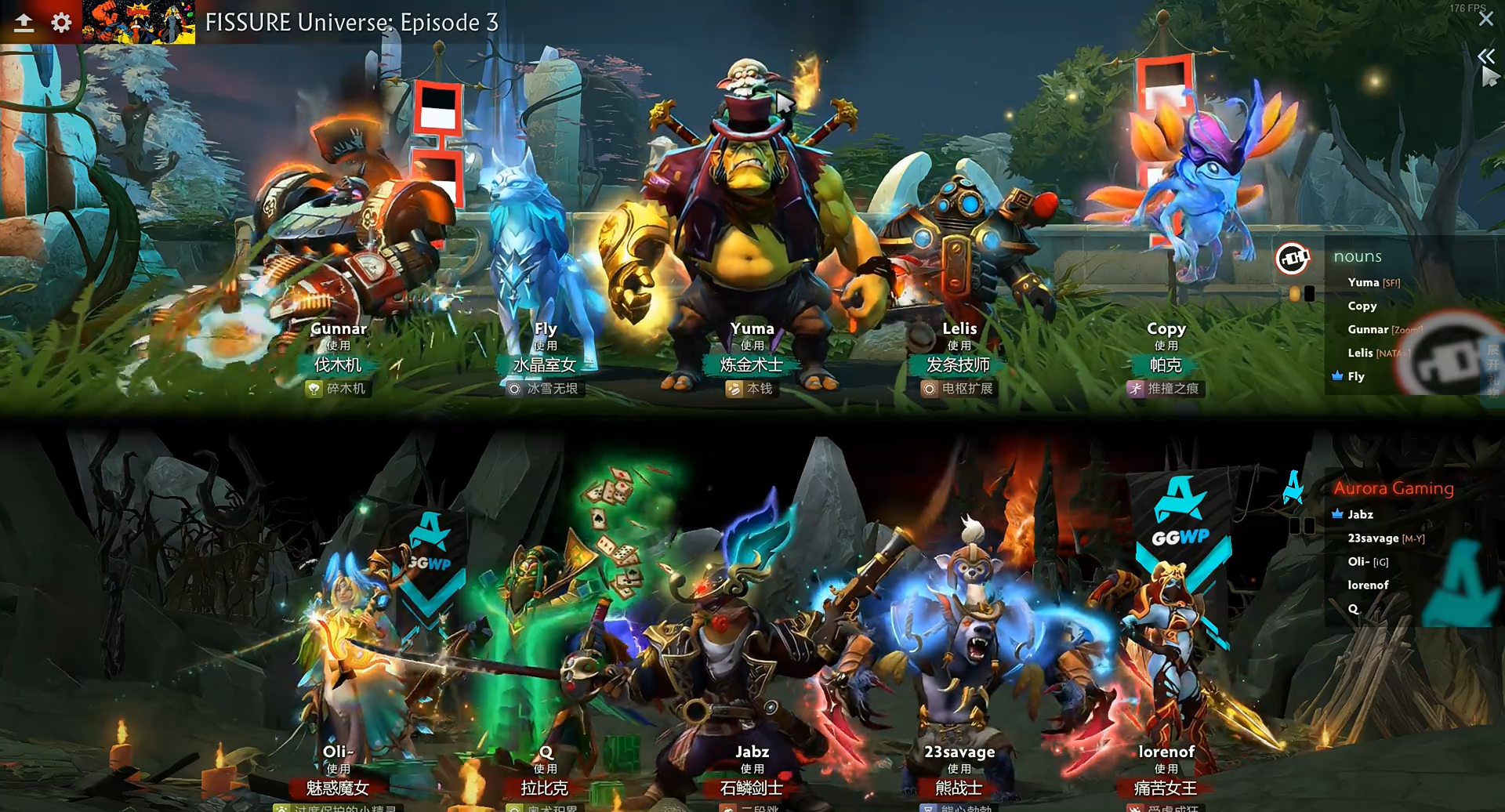Screen dimensions: 1505x812
Task: Click the settings gear icon
Action: click(61, 23)
